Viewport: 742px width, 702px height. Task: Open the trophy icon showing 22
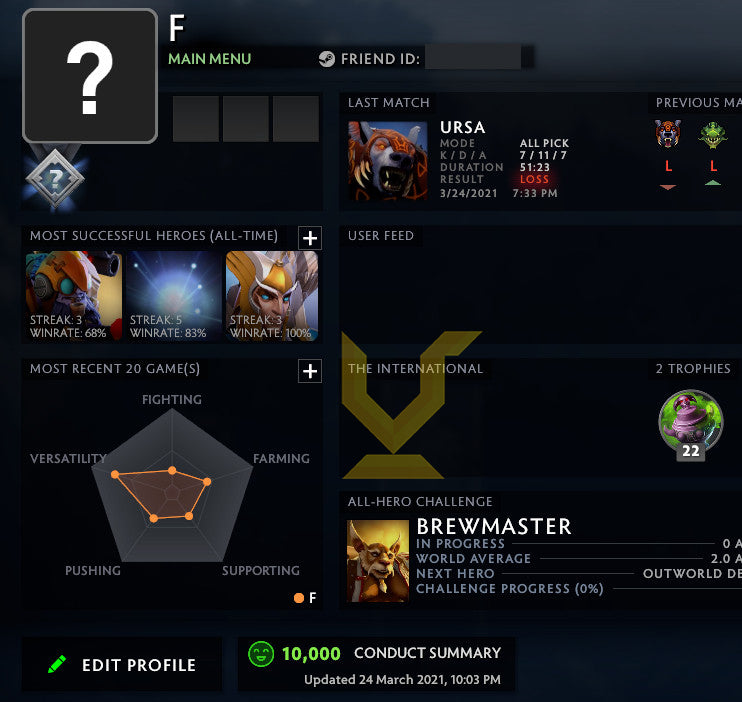tap(690, 424)
